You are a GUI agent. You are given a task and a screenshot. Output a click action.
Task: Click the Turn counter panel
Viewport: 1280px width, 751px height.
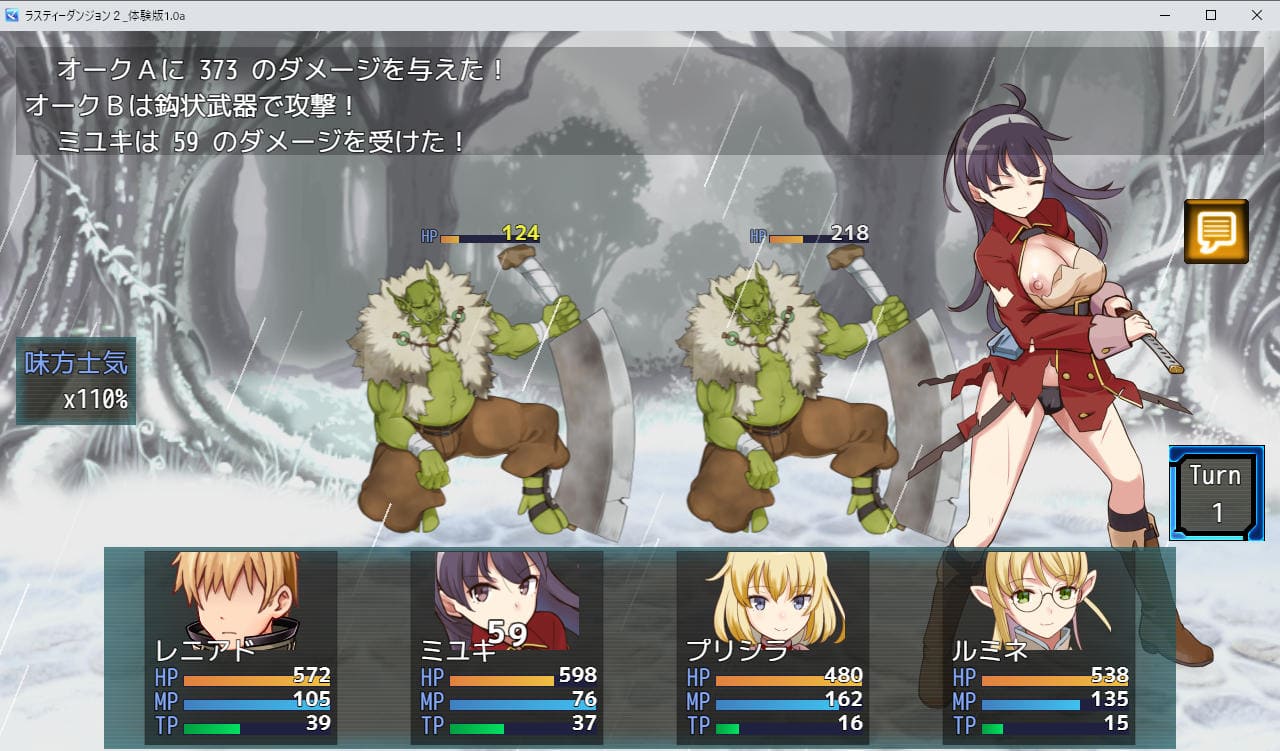(x=1216, y=493)
